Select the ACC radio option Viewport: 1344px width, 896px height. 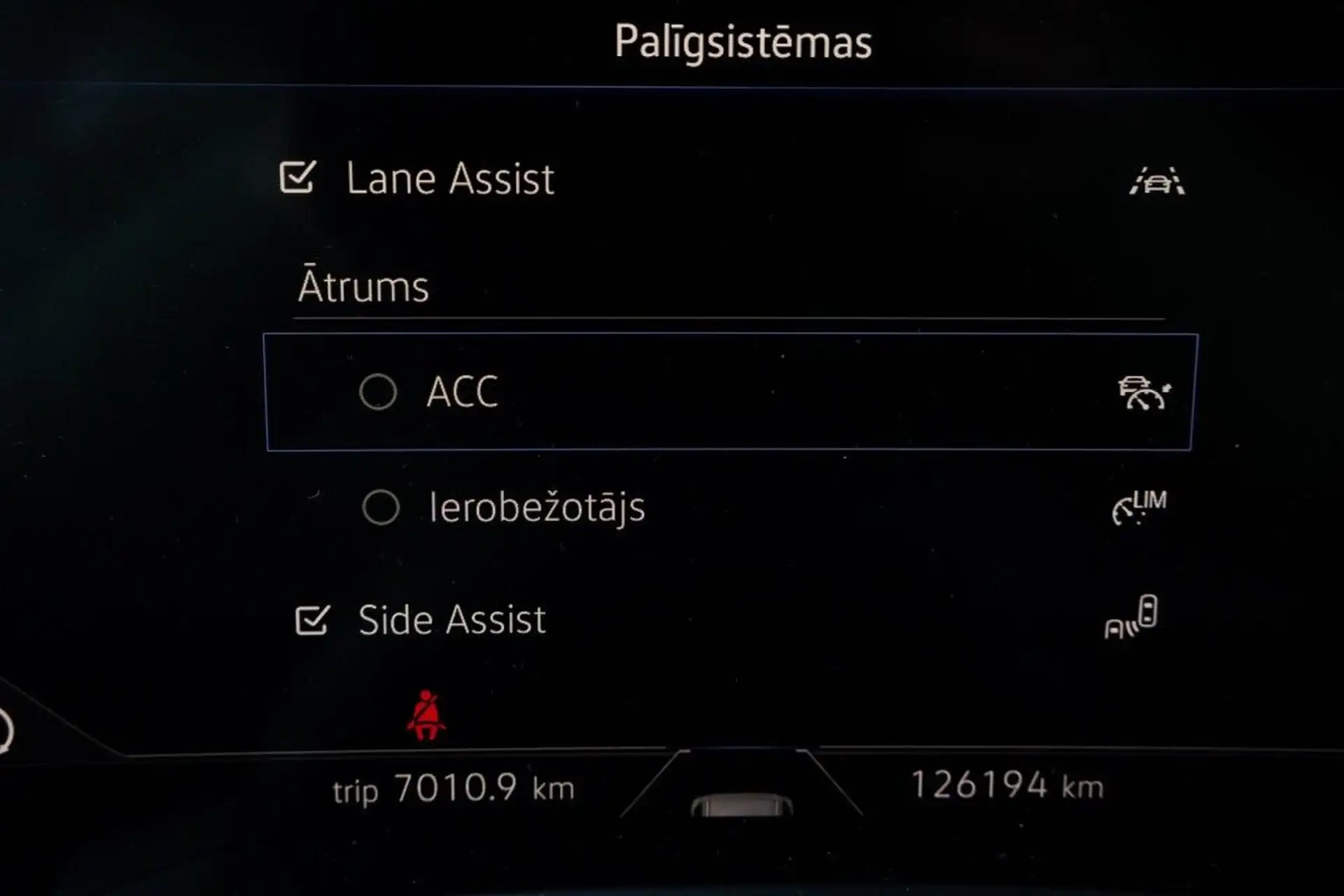[378, 391]
